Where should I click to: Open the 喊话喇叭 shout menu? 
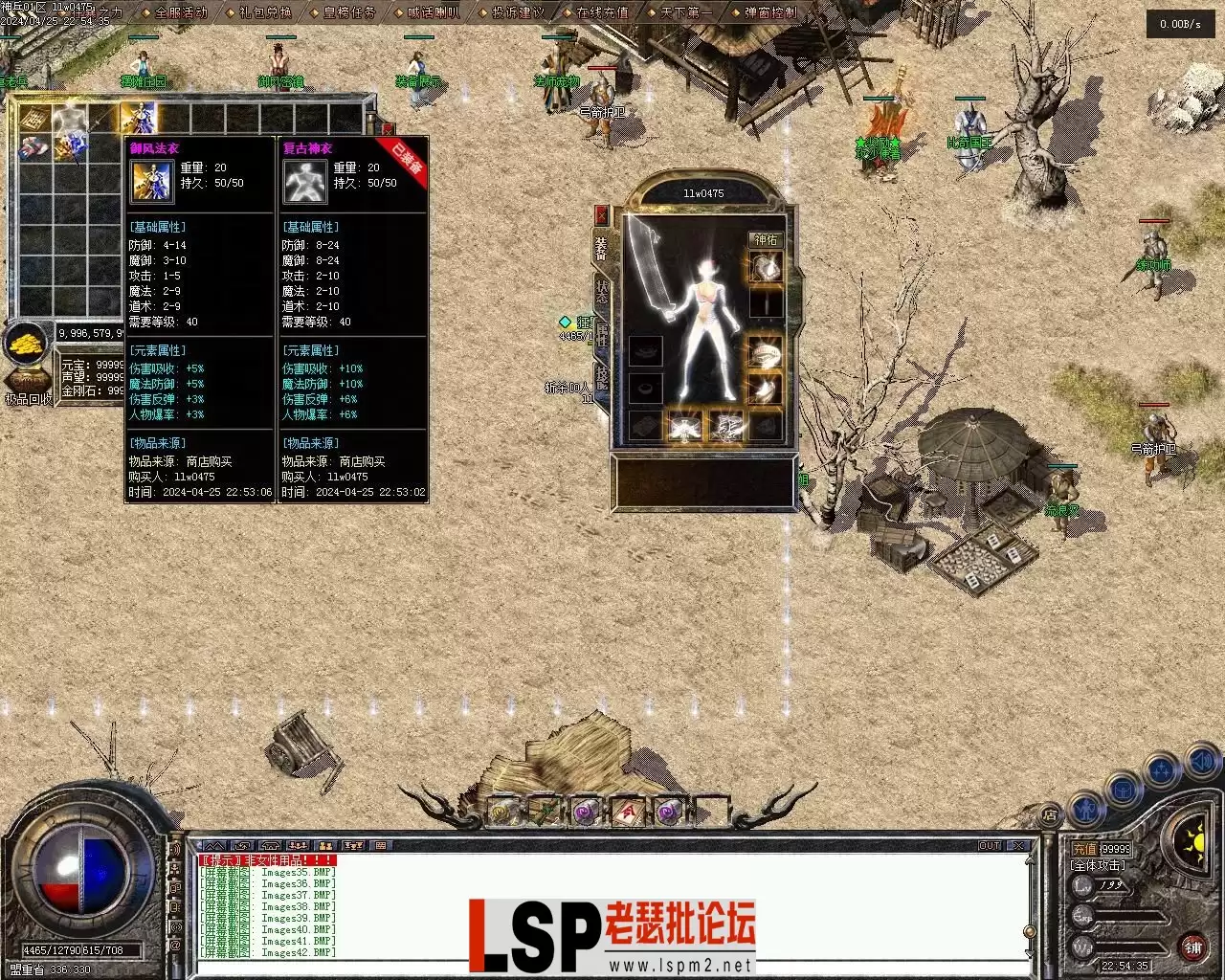tap(434, 12)
